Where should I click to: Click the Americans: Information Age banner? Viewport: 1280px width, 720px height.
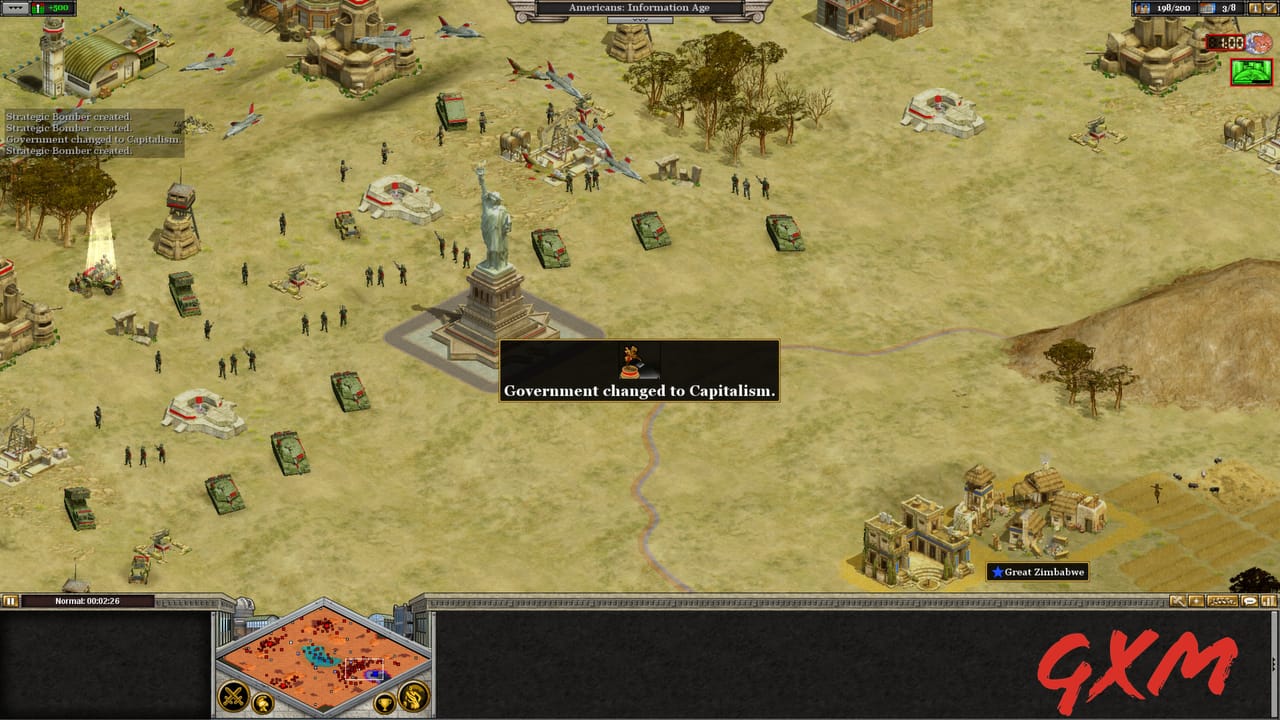coord(640,8)
